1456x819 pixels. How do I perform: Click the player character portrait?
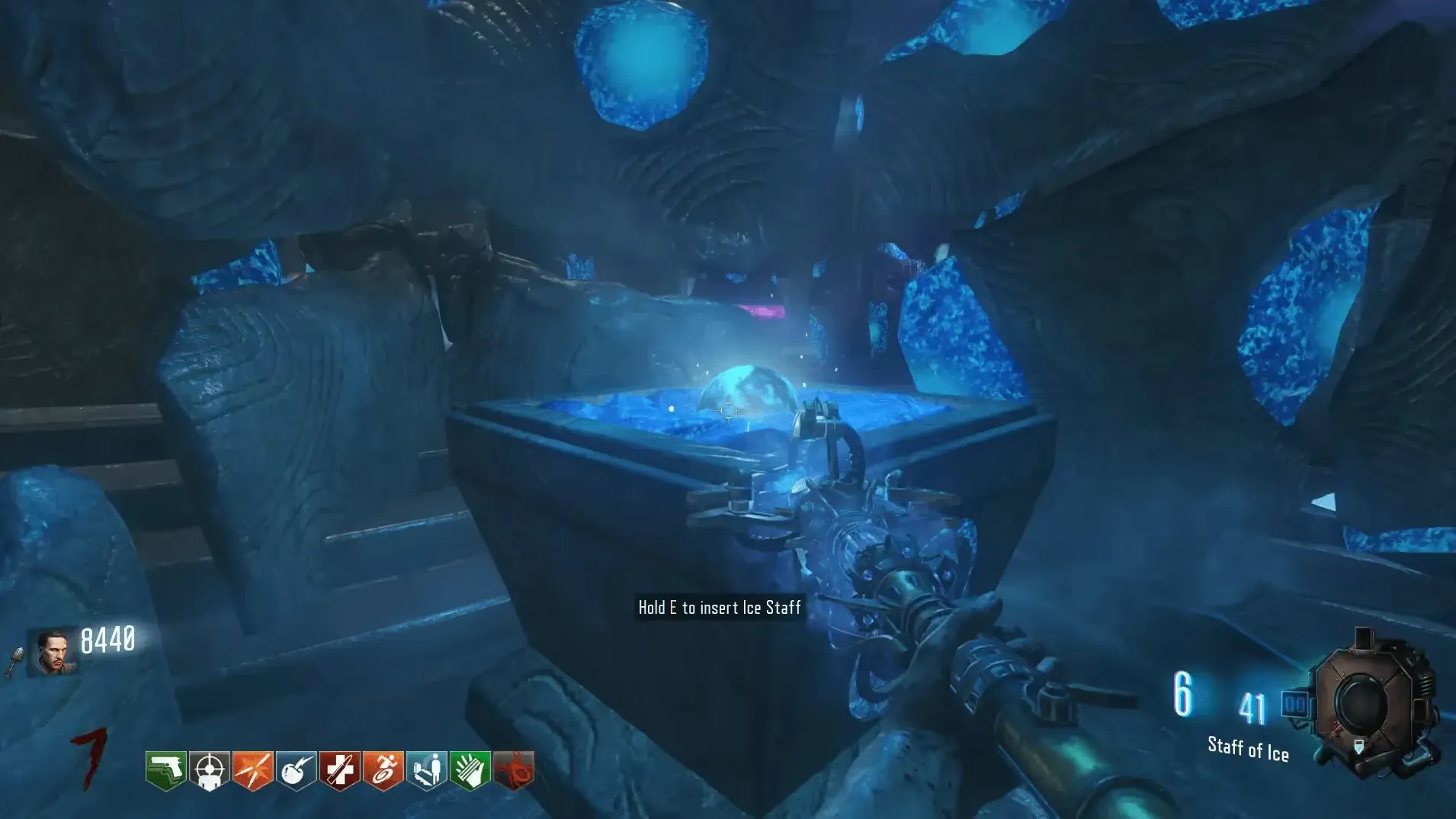[53, 652]
